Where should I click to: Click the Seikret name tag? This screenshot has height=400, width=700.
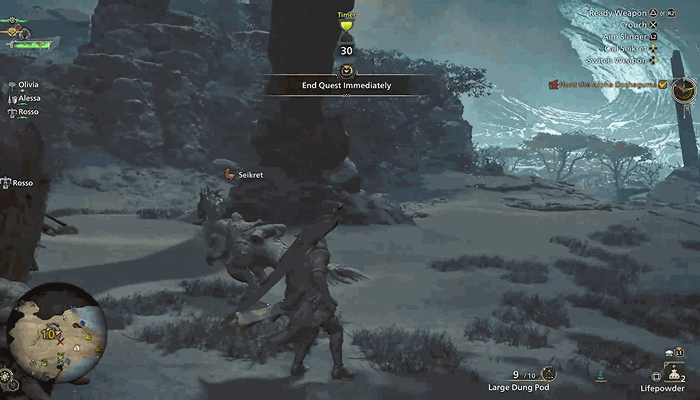pyautogui.click(x=249, y=174)
